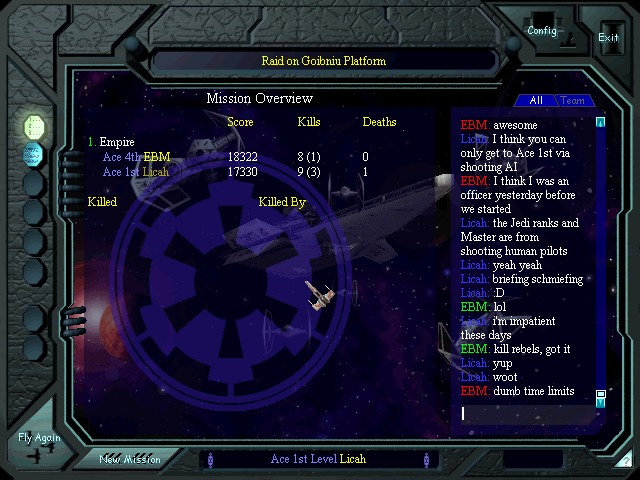Open the Config menu

[x=541, y=30]
